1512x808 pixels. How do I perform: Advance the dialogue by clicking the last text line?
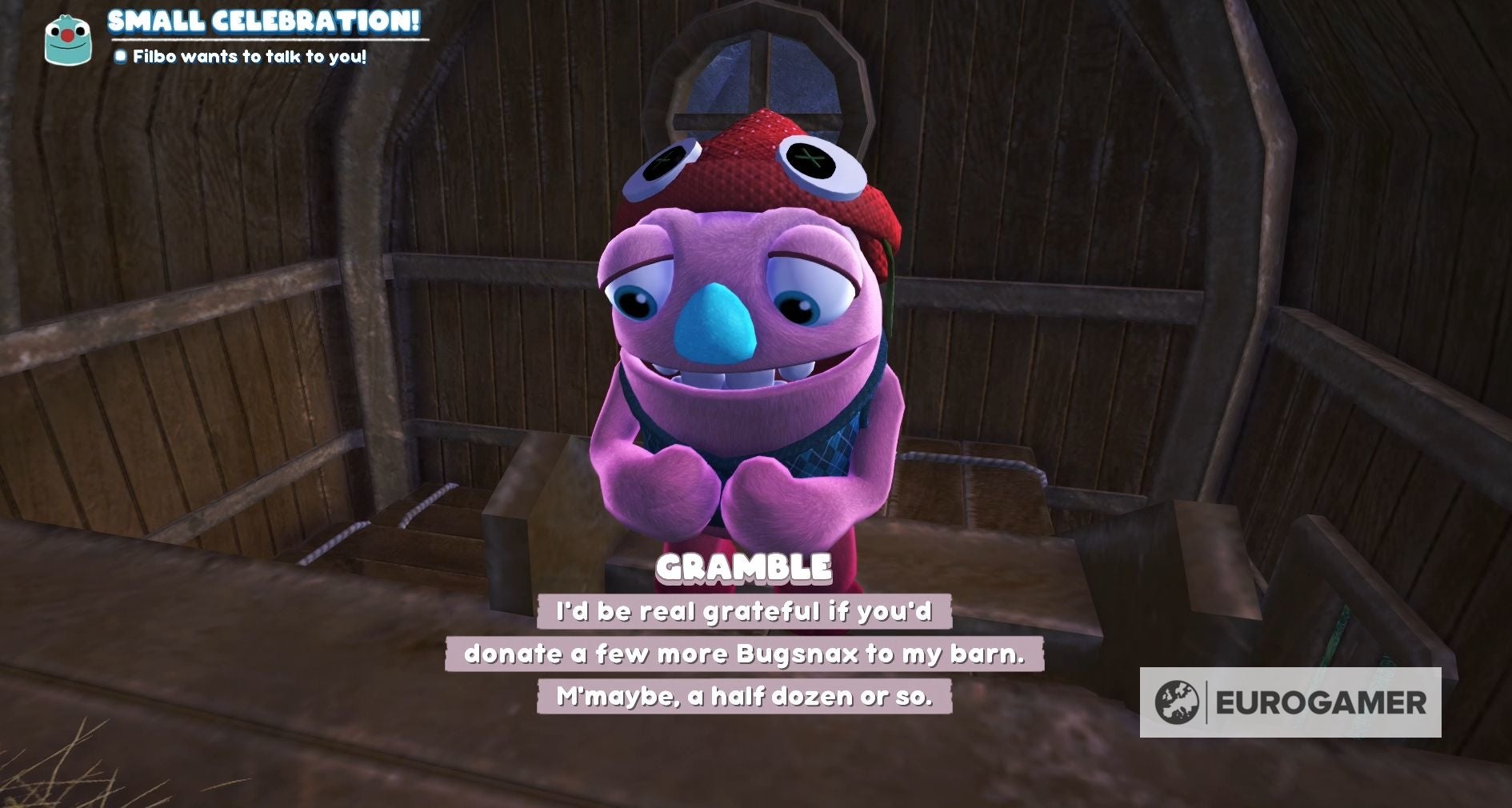[x=744, y=695]
